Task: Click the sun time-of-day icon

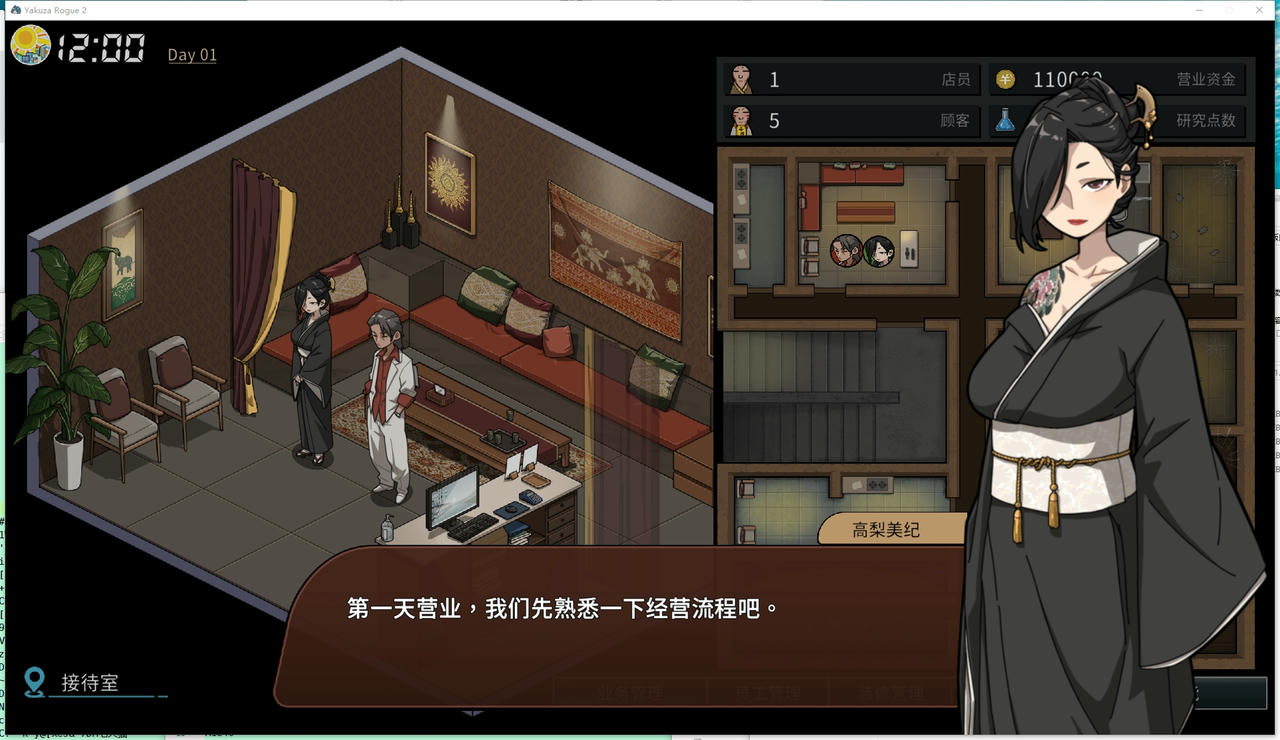Action: click(x=31, y=45)
